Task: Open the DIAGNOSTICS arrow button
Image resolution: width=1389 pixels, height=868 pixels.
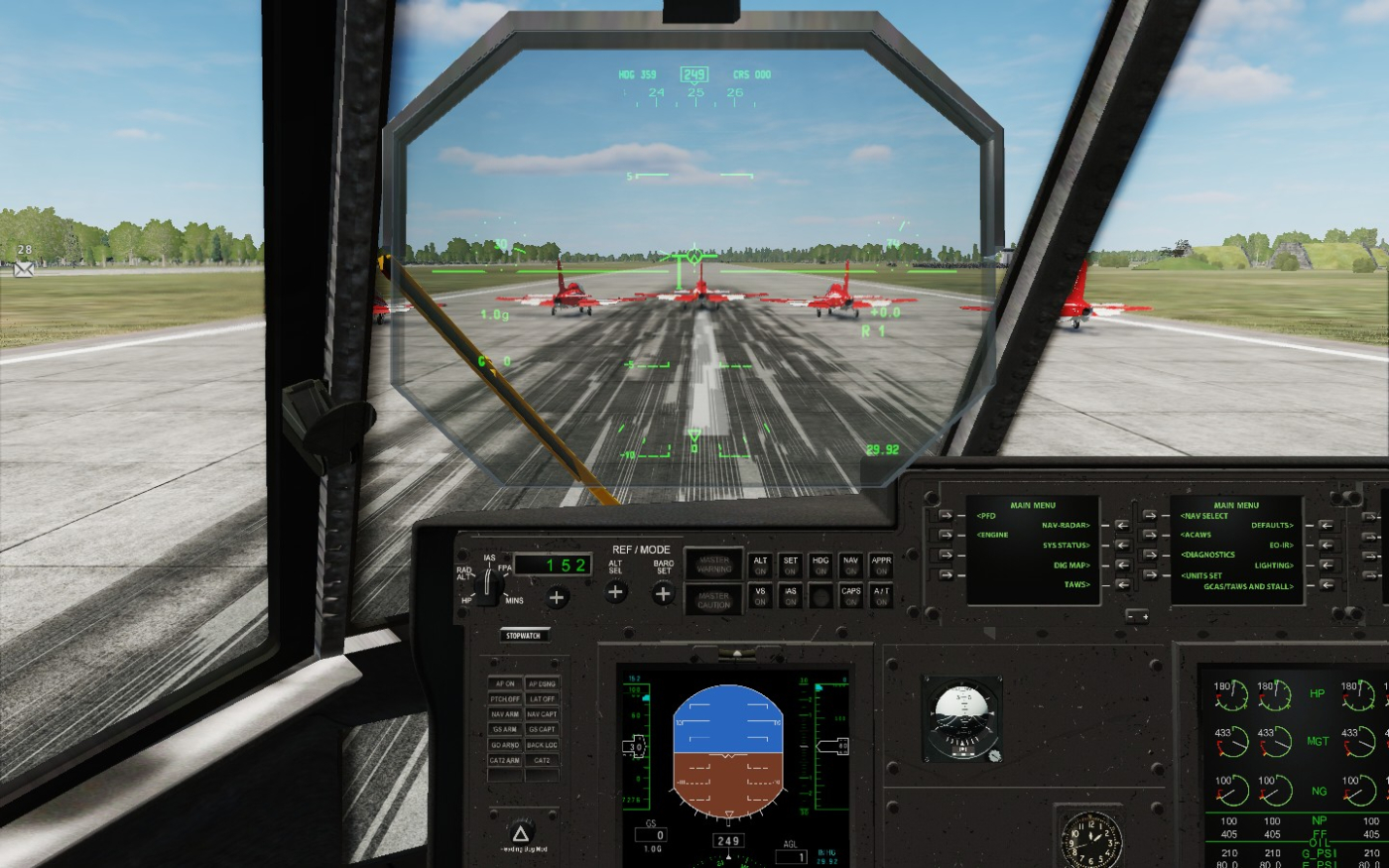Action: point(1149,555)
